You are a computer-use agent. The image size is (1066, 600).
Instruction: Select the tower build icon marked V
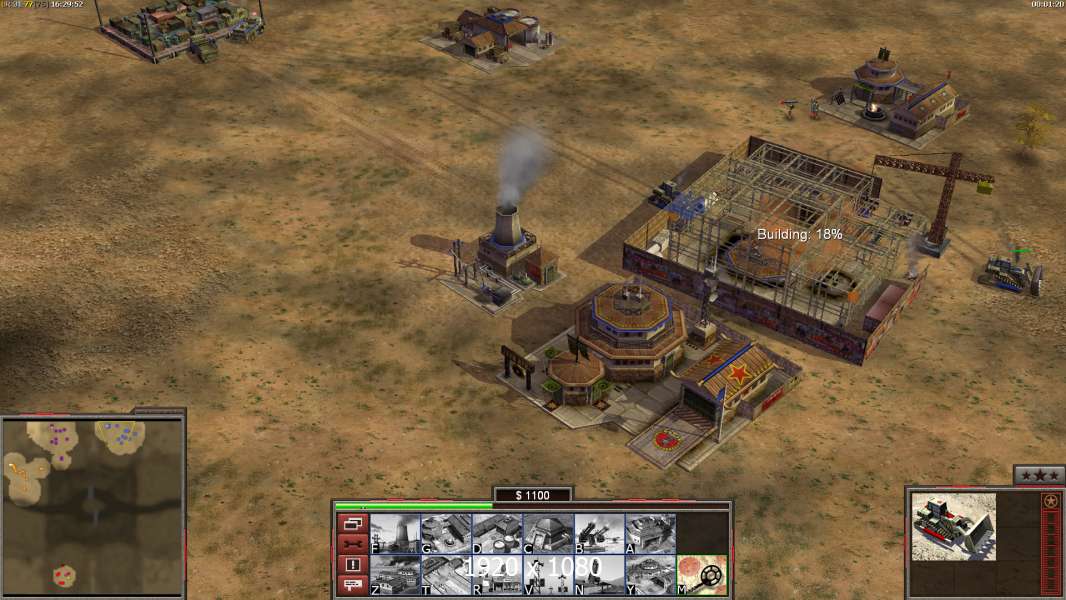(x=548, y=575)
